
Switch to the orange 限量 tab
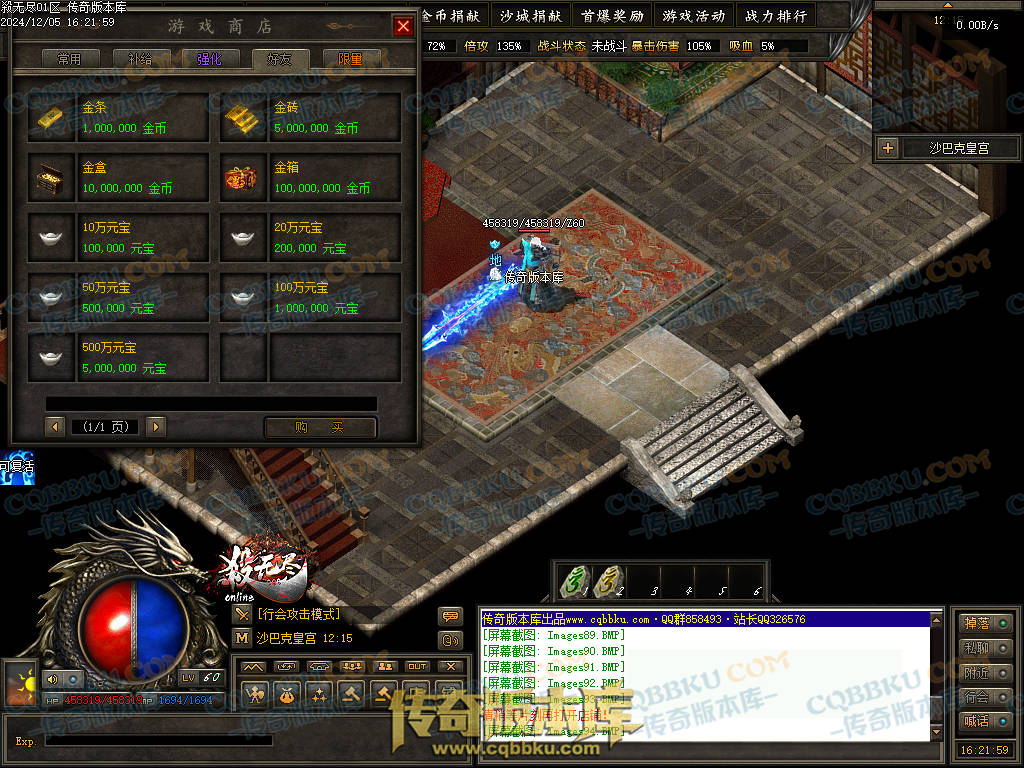[x=350, y=59]
